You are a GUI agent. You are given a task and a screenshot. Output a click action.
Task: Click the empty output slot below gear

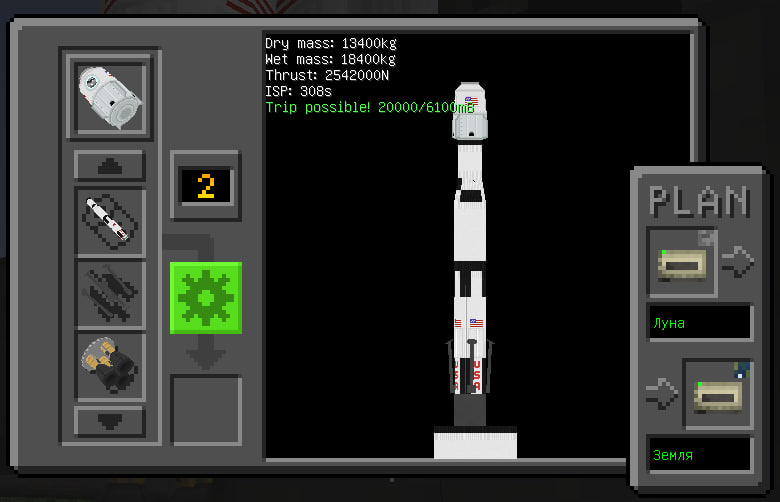tap(205, 409)
